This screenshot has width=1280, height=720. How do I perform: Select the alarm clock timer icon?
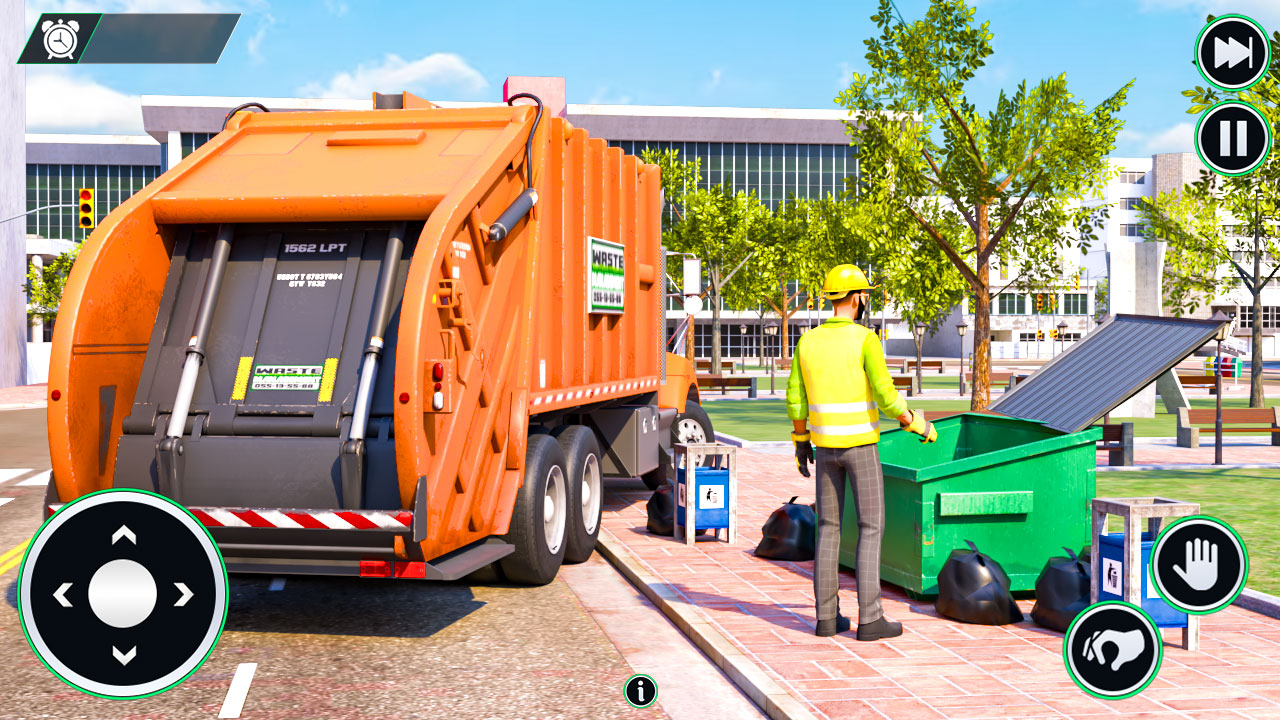click(x=58, y=40)
